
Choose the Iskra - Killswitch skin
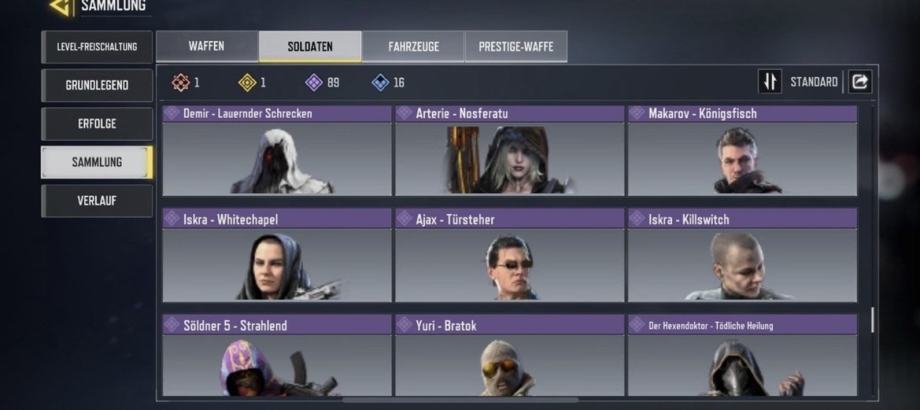742,255
